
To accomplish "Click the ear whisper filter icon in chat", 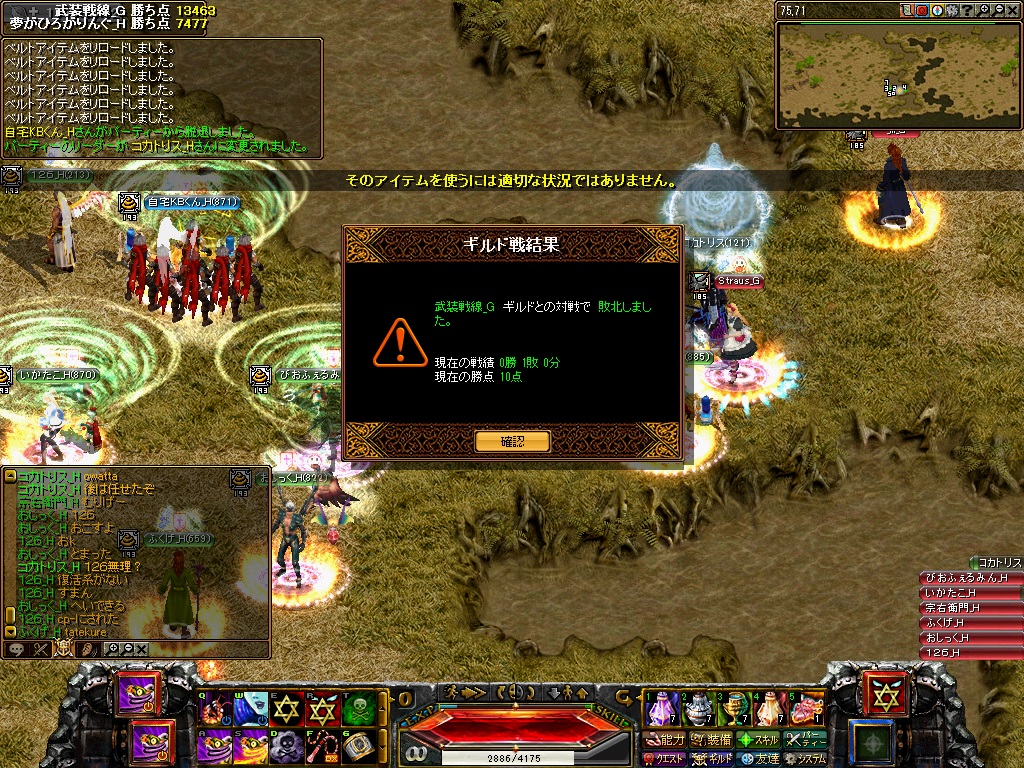I will pos(86,649).
